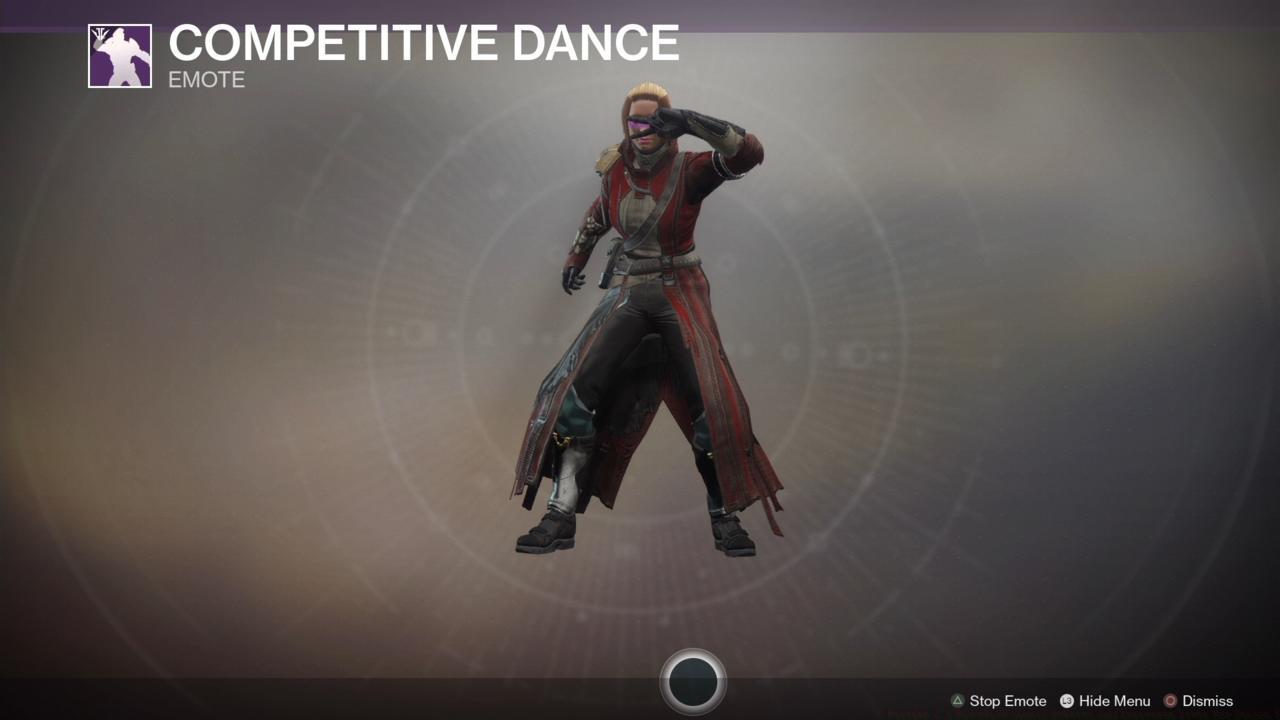Toggle emote playback via Stop Emote

(1005, 701)
